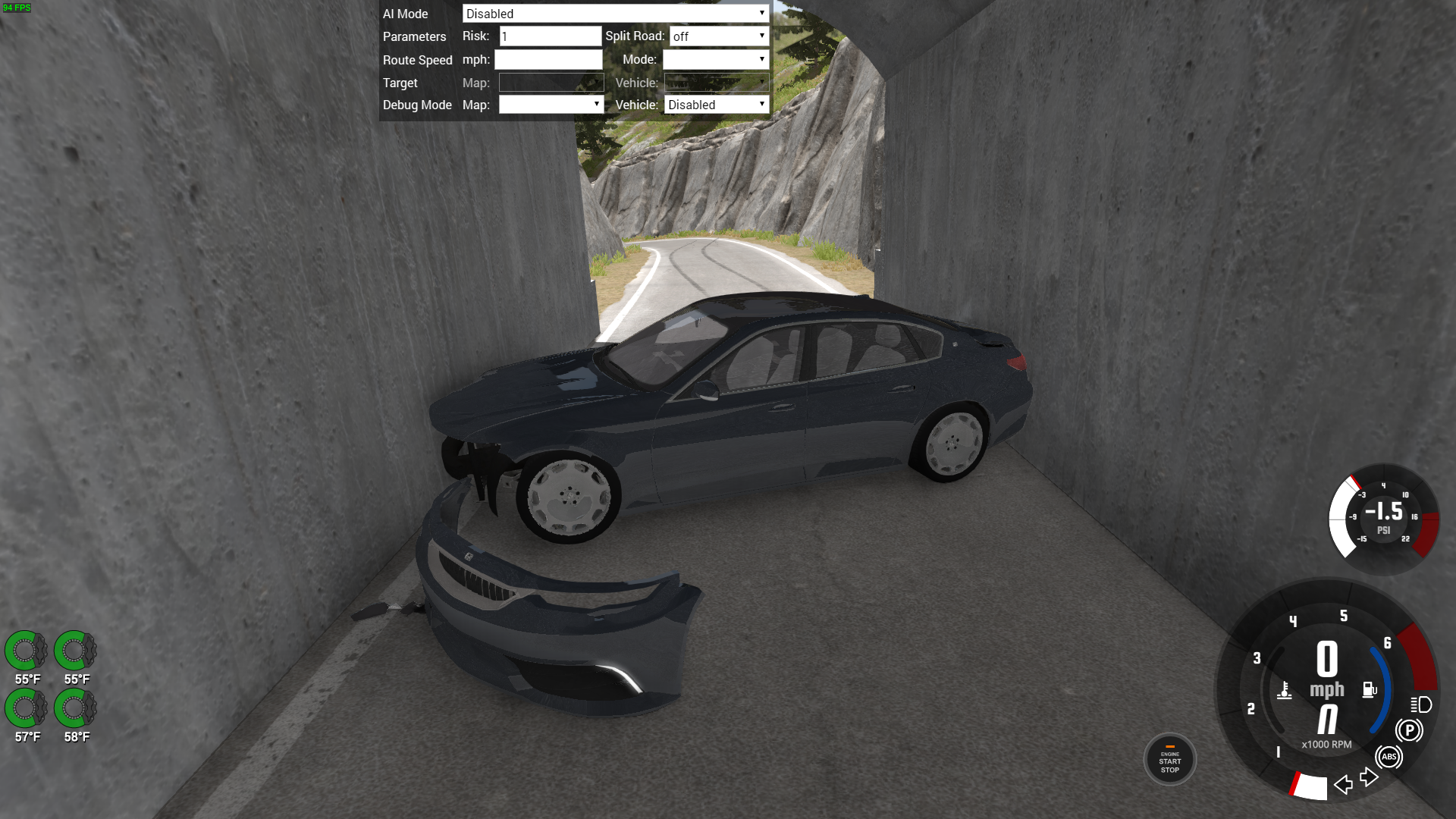This screenshot has height=819, width=1456.
Task: Open the AI Mode dropdown
Action: pos(615,14)
